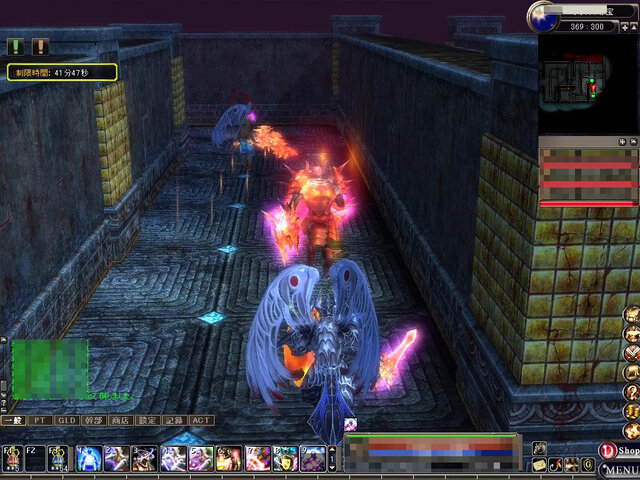Screen dimensions: 640x480
Task: Click the dungeon minimap
Action: click(x=588, y=85)
